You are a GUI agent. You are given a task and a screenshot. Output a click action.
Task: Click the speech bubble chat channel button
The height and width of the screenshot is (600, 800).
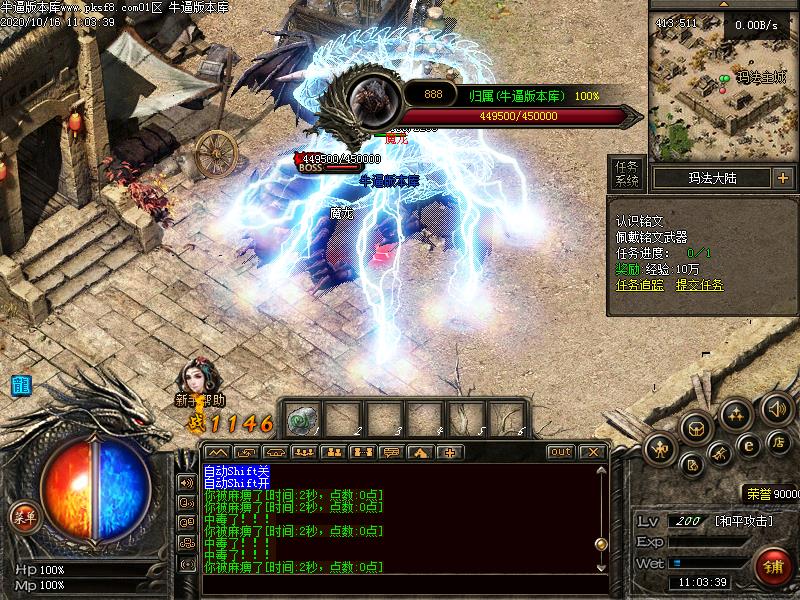[392, 452]
